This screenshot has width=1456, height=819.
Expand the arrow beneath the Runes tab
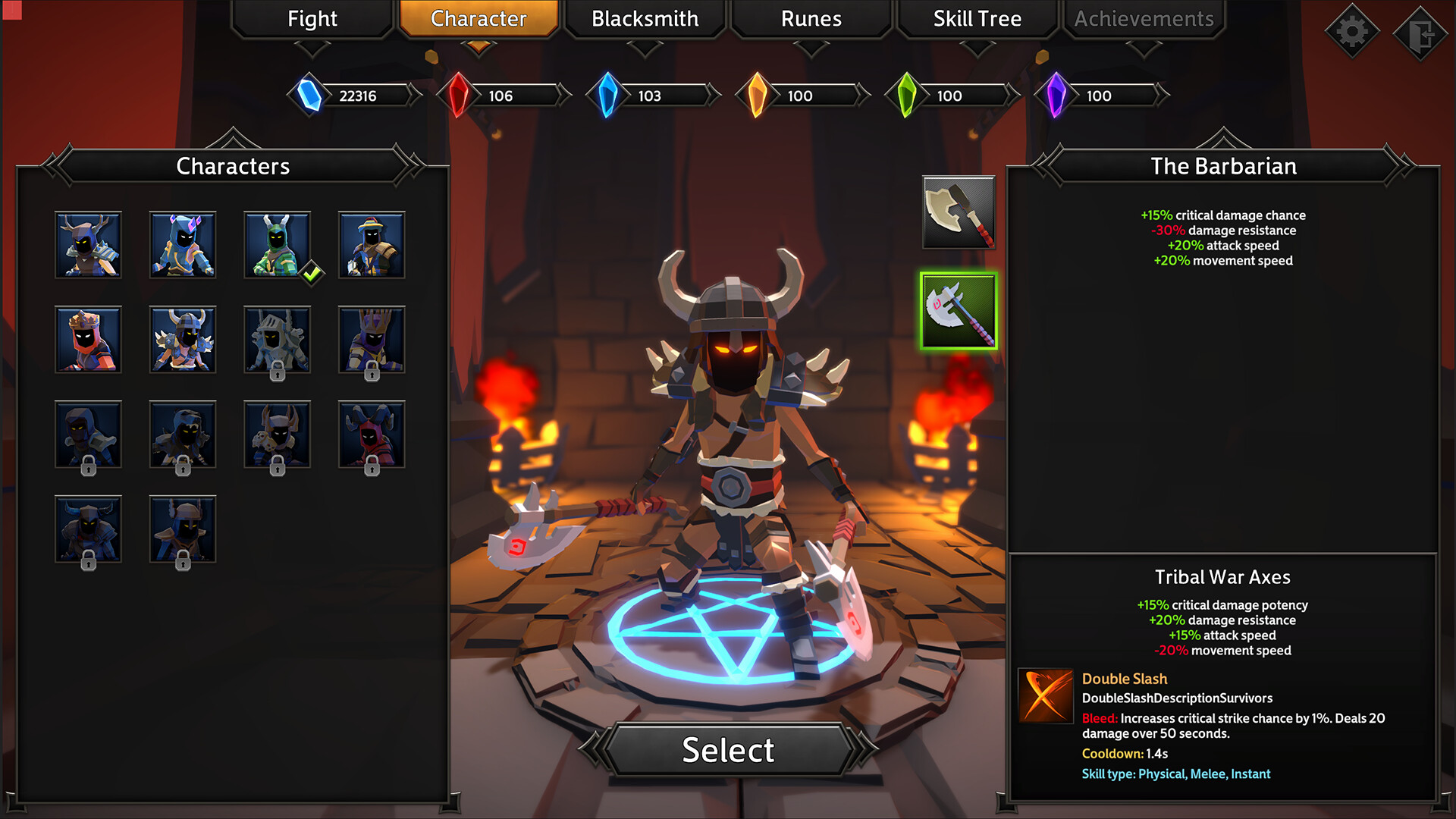tap(810, 47)
